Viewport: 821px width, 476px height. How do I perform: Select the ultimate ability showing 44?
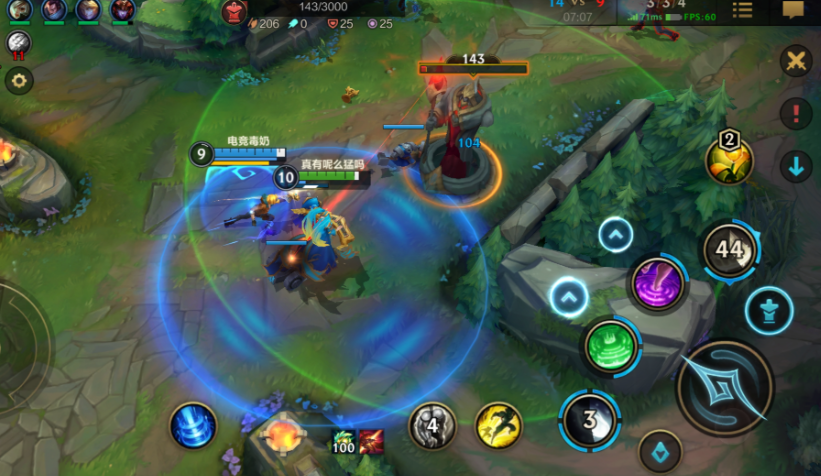click(729, 250)
